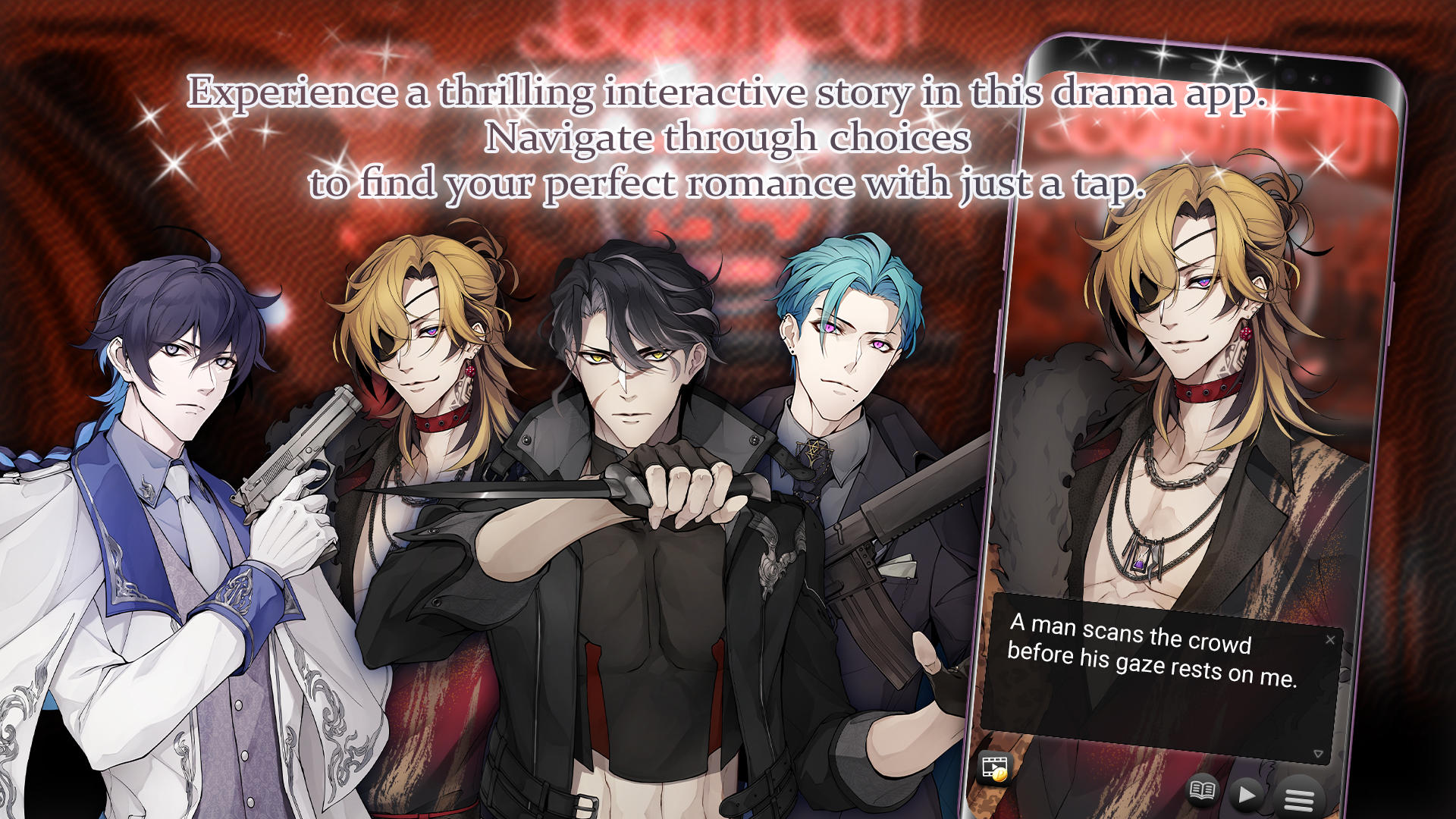Tap the small down triangle to advance dialogue
The height and width of the screenshot is (819, 1456).
pos(1318,755)
